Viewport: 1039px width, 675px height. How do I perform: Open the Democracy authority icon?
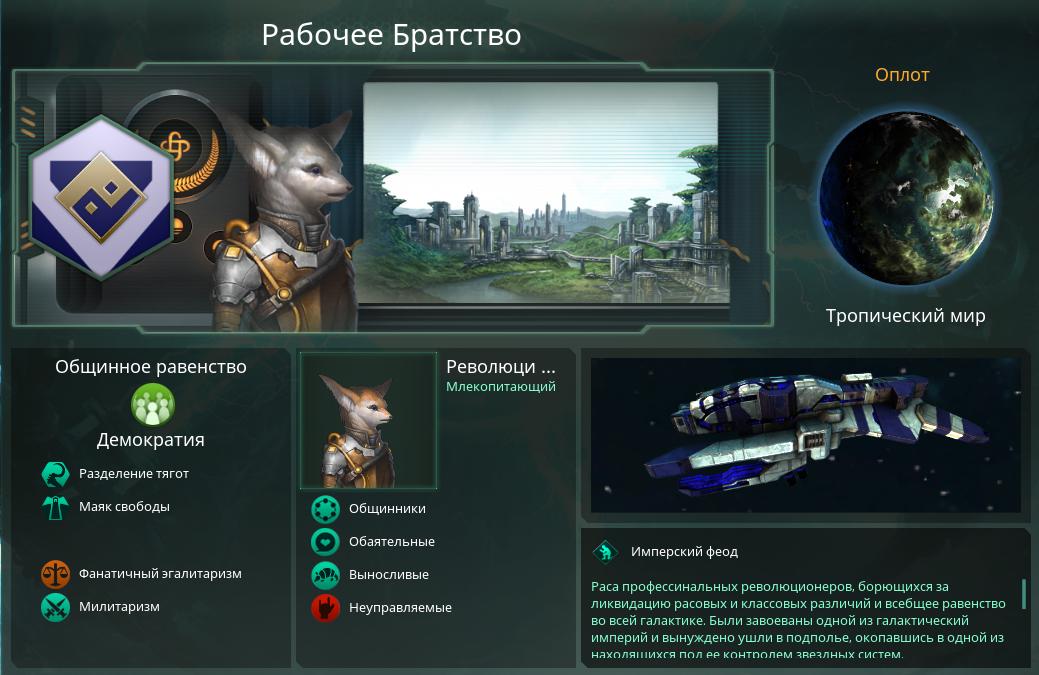[x=153, y=405]
